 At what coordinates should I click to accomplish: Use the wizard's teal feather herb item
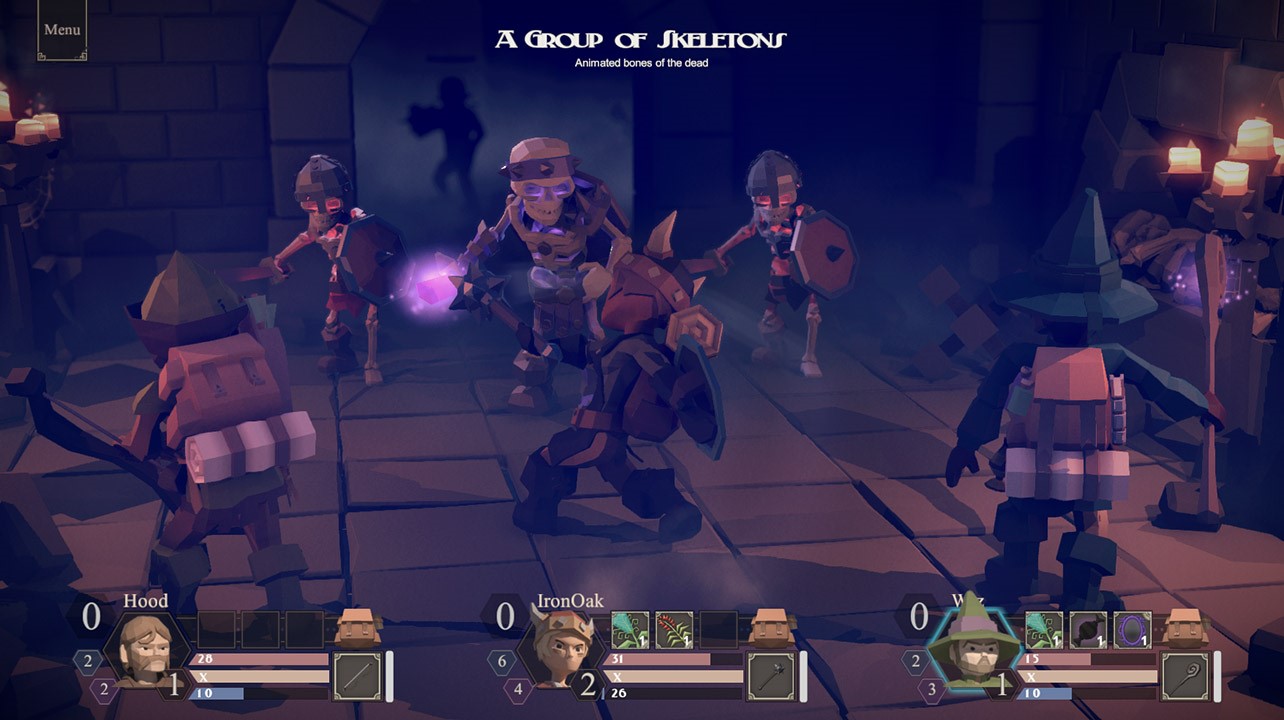[x=1044, y=630]
